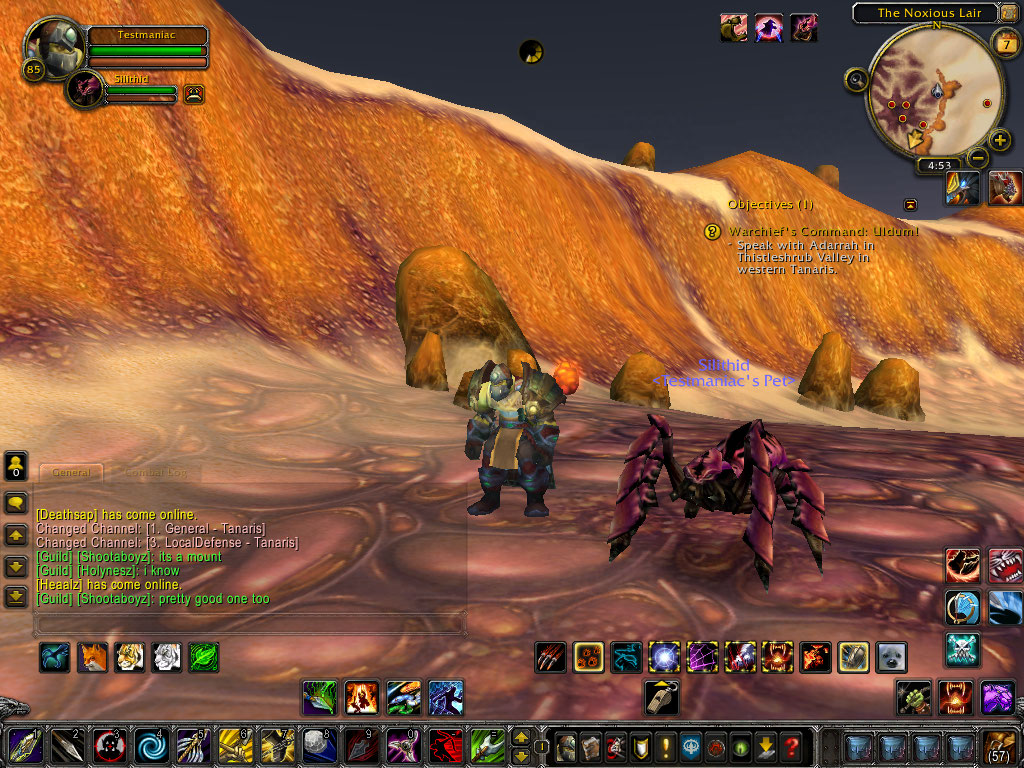Click the pet bar seal face icon
This screenshot has height=768, width=1024.
pyautogui.click(x=891, y=657)
